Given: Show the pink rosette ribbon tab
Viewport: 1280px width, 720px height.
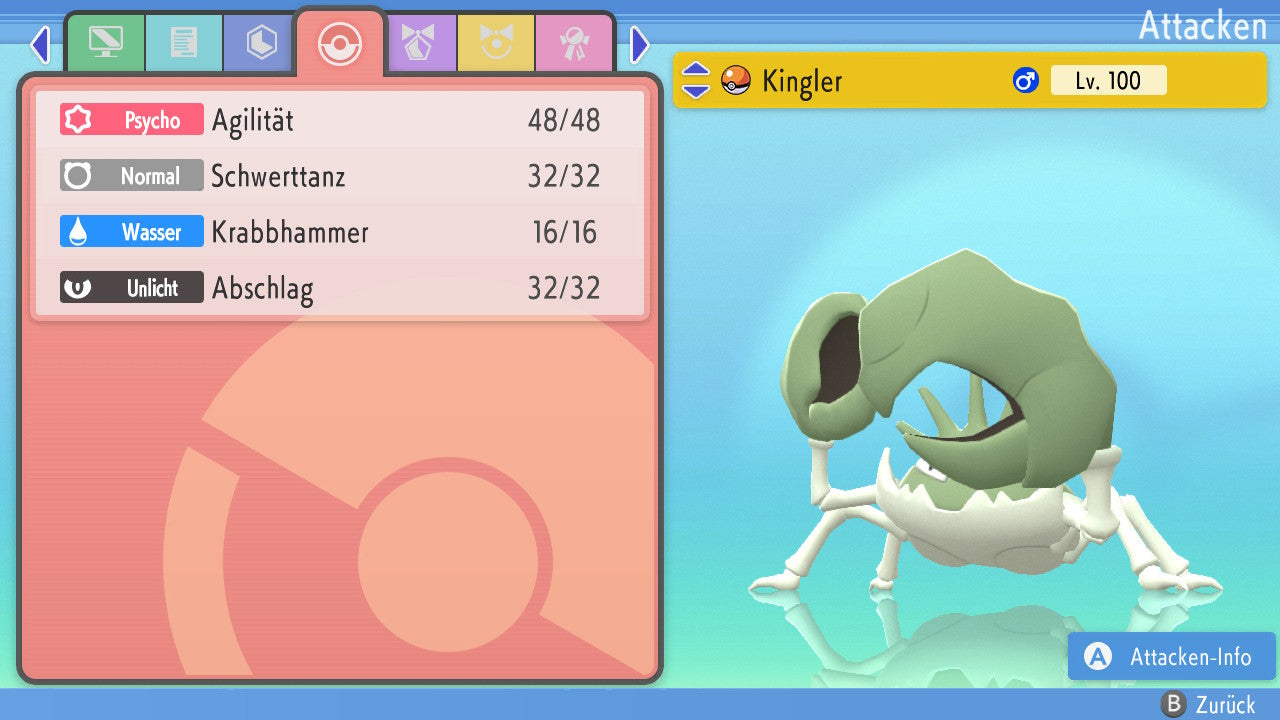Looking at the screenshot, I should [574, 43].
